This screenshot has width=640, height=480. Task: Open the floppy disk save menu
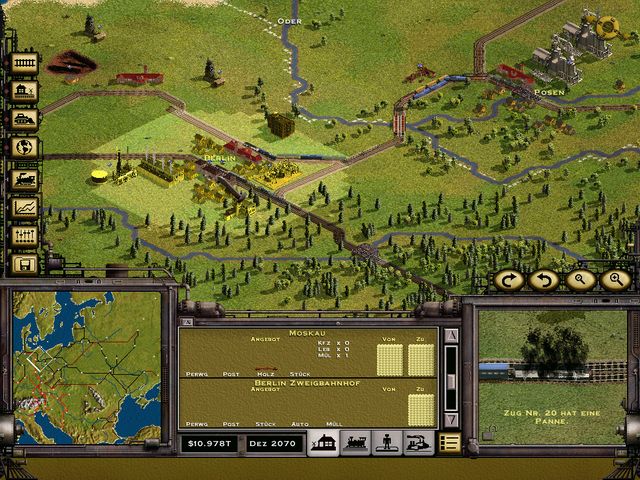[24, 264]
